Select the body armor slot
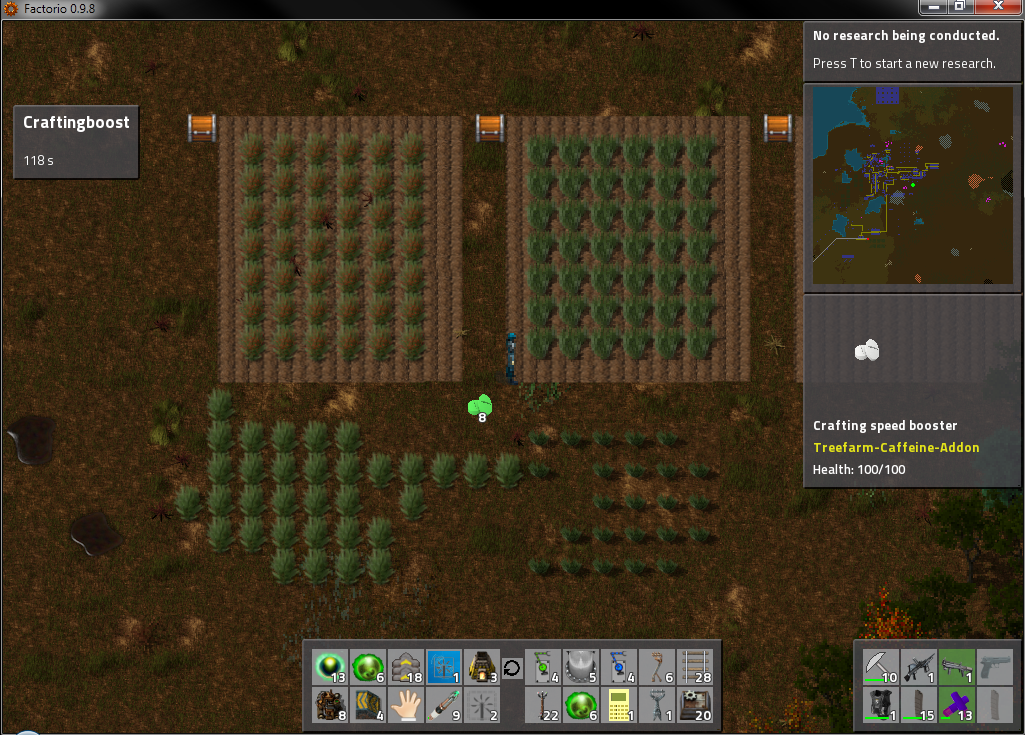 point(881,705)
